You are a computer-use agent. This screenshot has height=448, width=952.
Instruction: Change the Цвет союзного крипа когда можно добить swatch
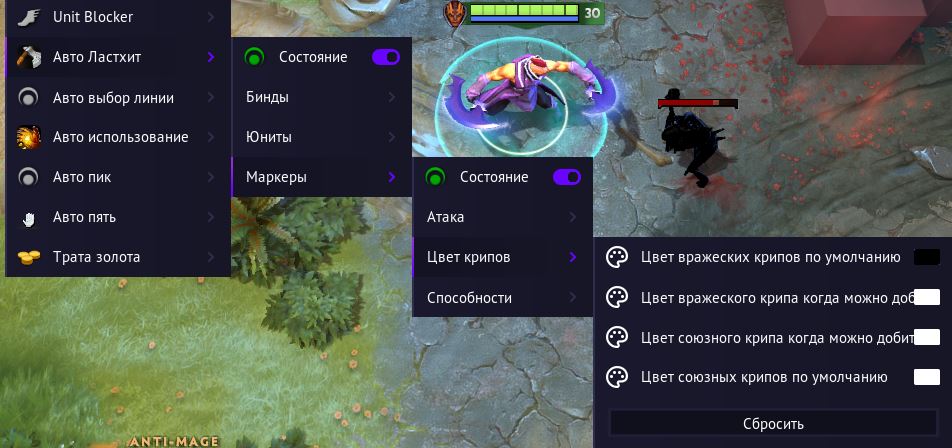pyautogui.click(x=927, y=337)
